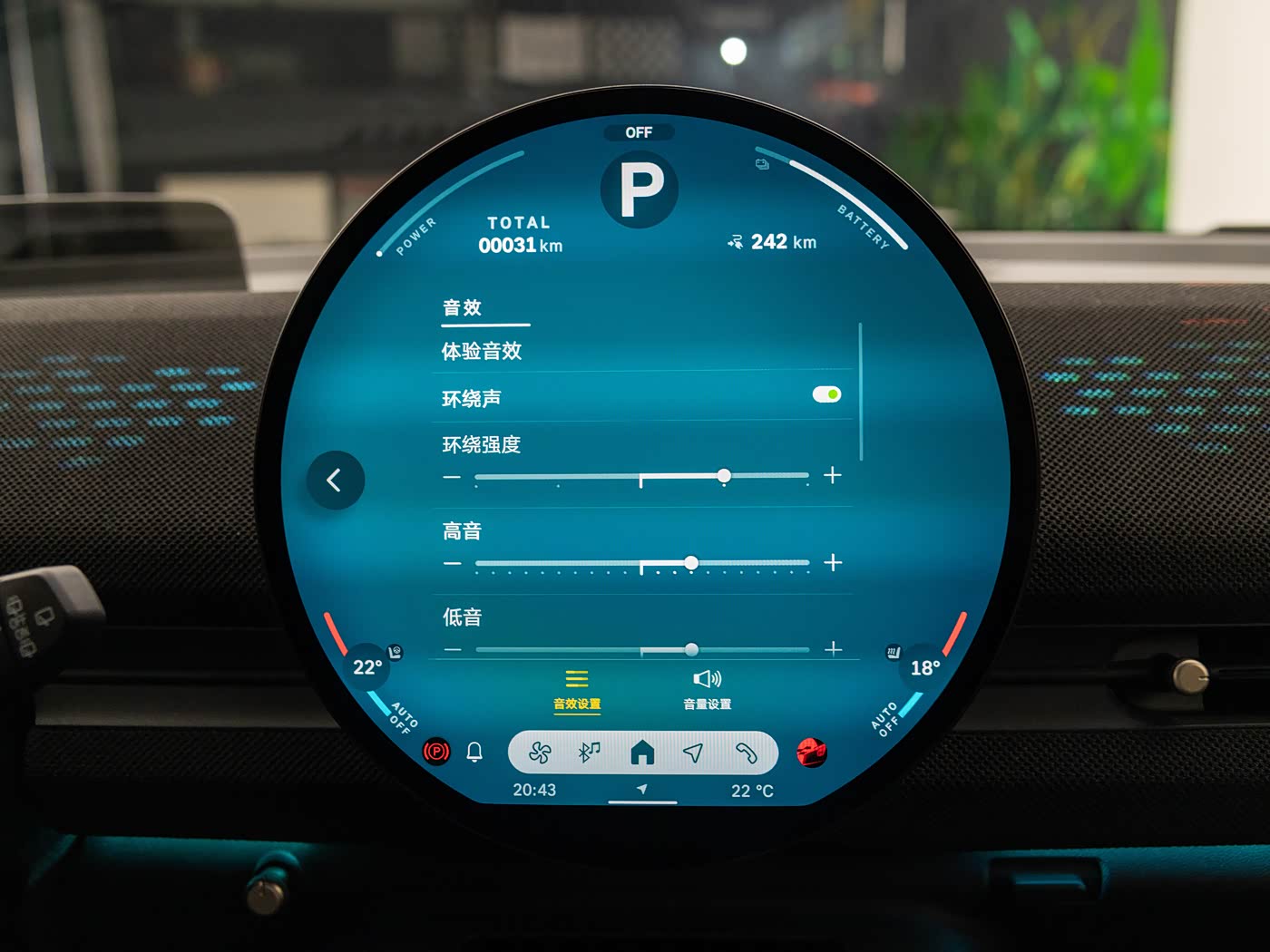Increase 低音 bass with its plus button
This screenshot has height=952, width=1270.
[x=833, y=648]
